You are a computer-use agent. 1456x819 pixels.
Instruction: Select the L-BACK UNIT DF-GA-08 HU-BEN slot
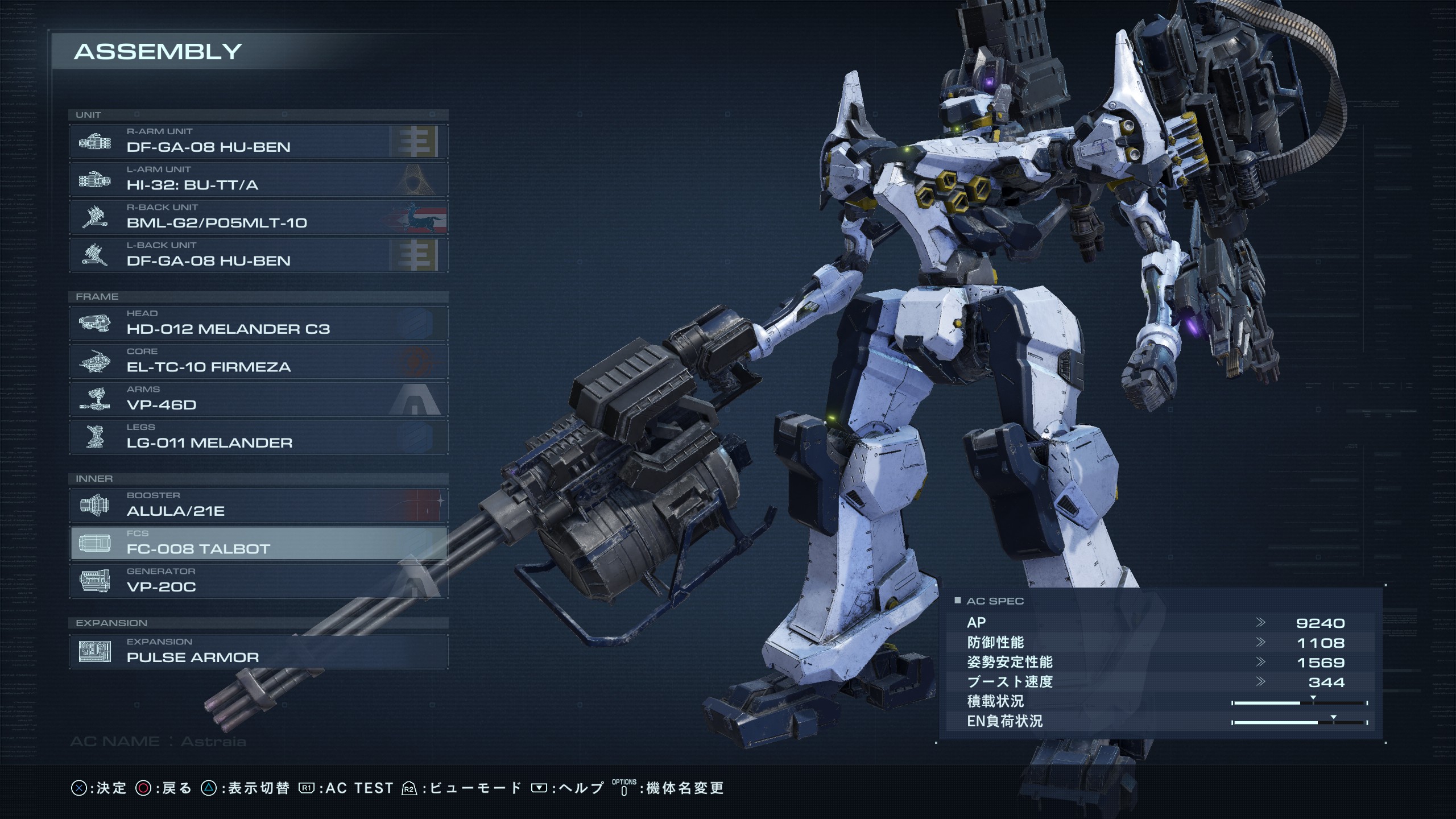pos(259,255)
